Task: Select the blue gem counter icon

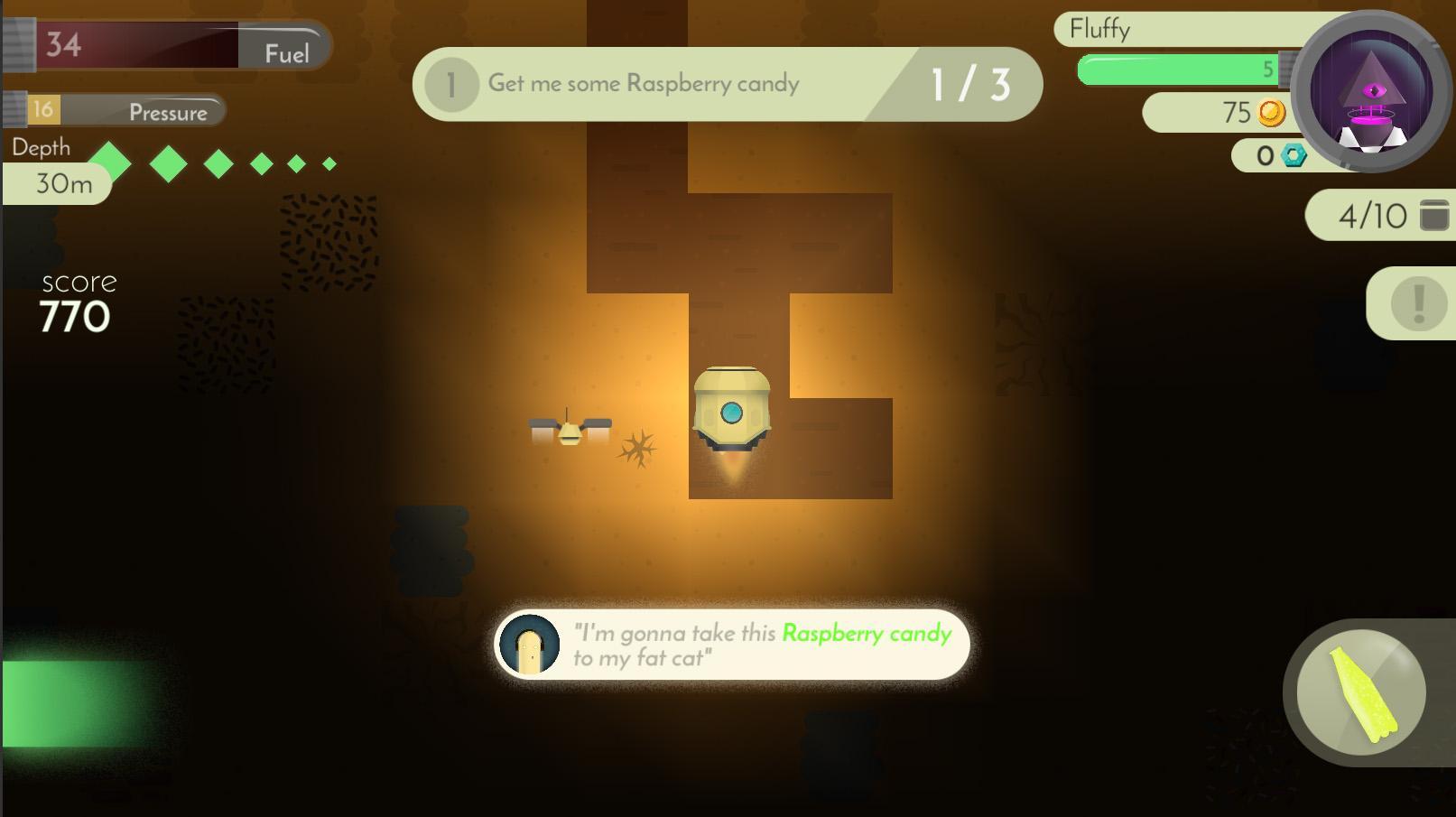Action: [1293, 155]
